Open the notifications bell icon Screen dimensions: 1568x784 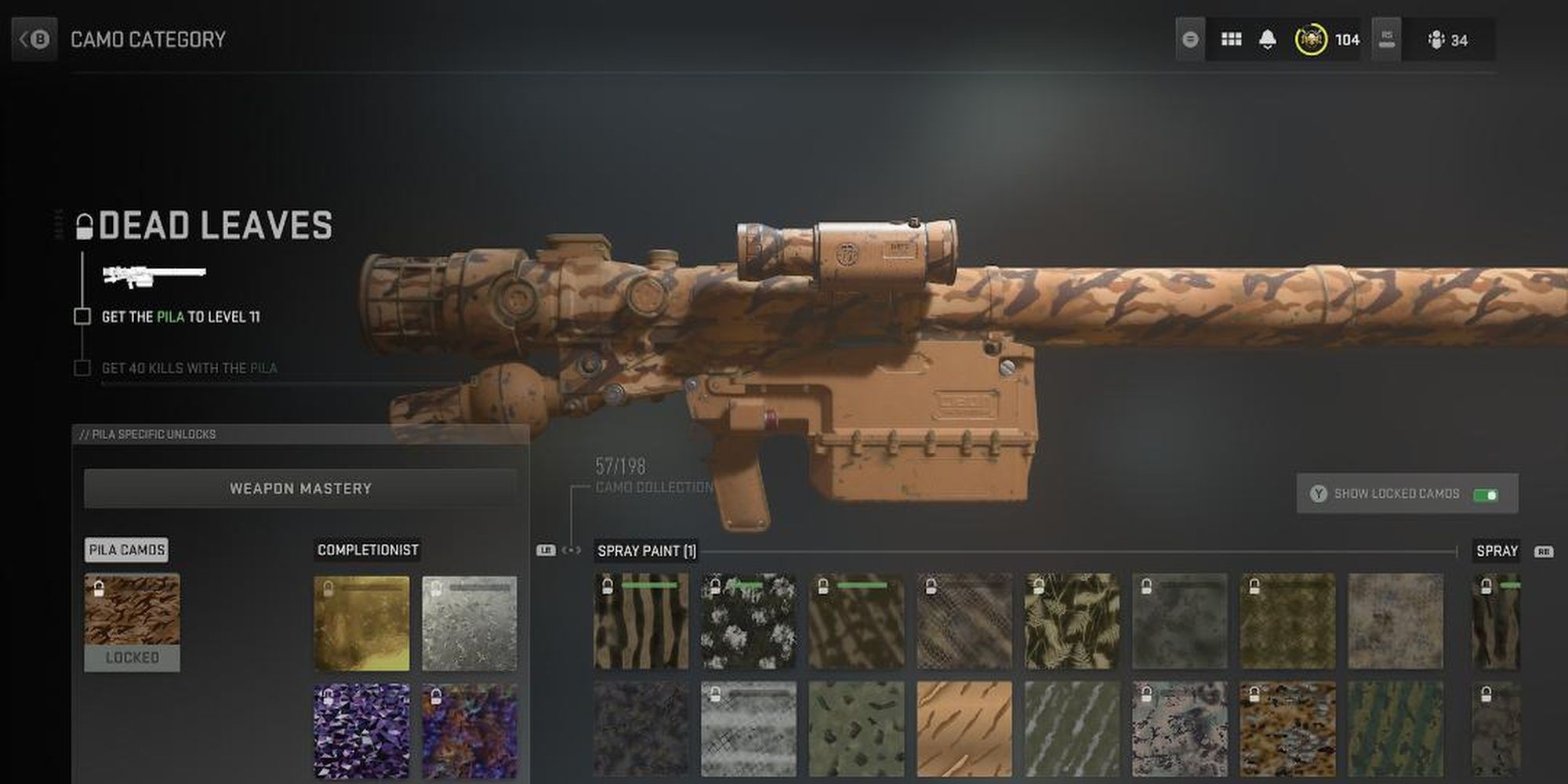[x=1268, y=39]
